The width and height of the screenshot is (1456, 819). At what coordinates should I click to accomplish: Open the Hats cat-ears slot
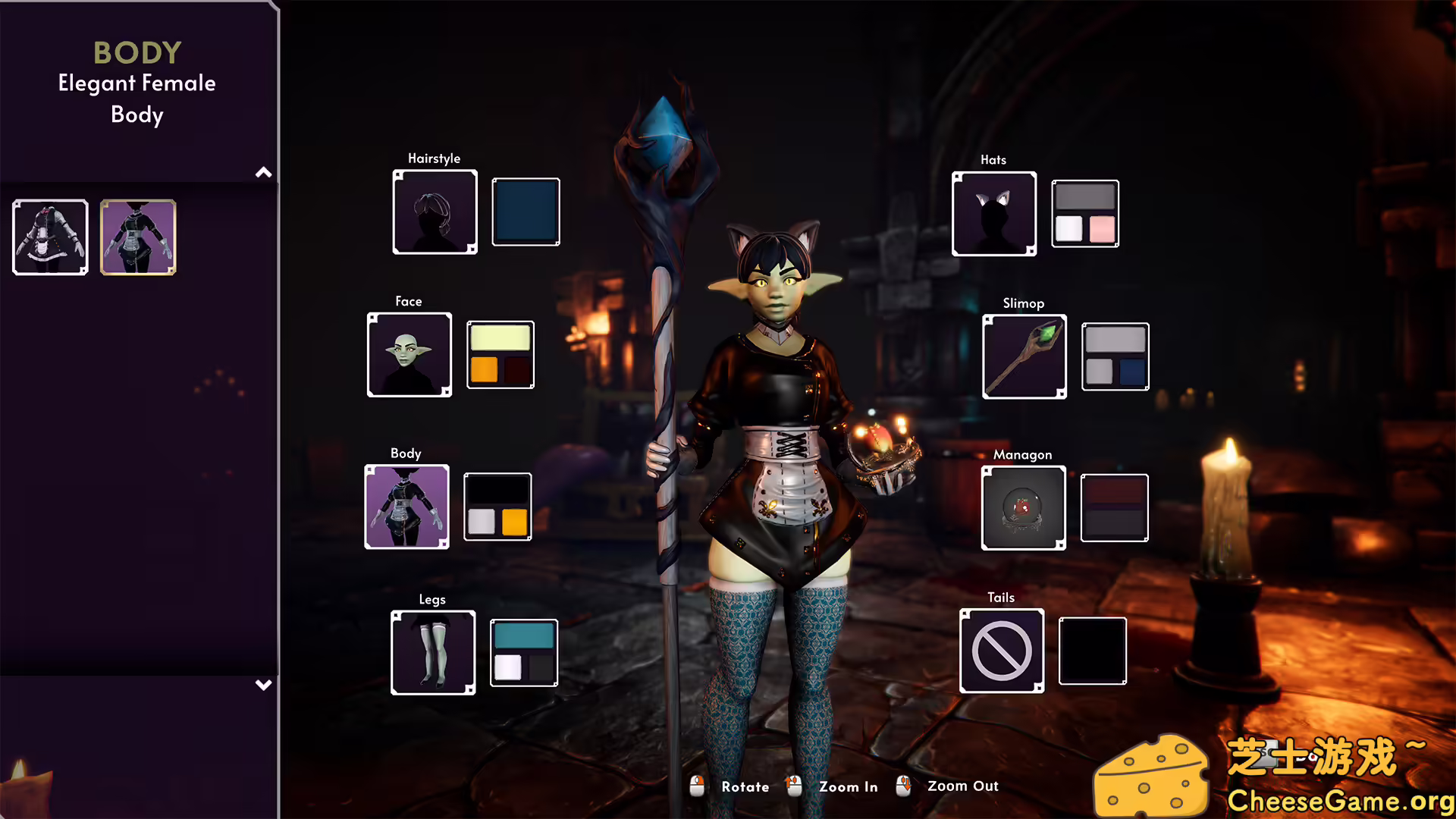994,212
